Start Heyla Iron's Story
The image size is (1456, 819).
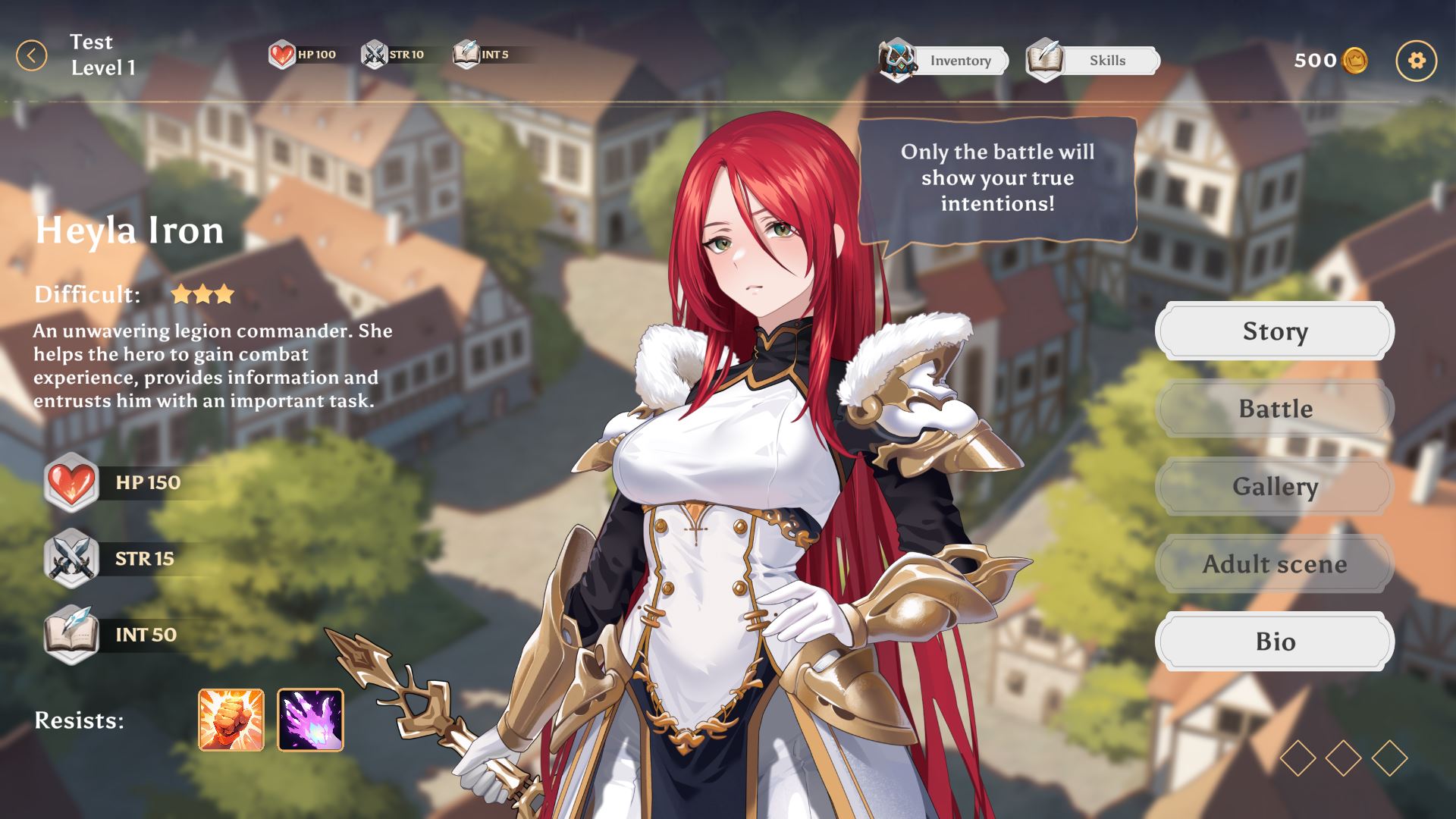click(x=1274, y=331)
